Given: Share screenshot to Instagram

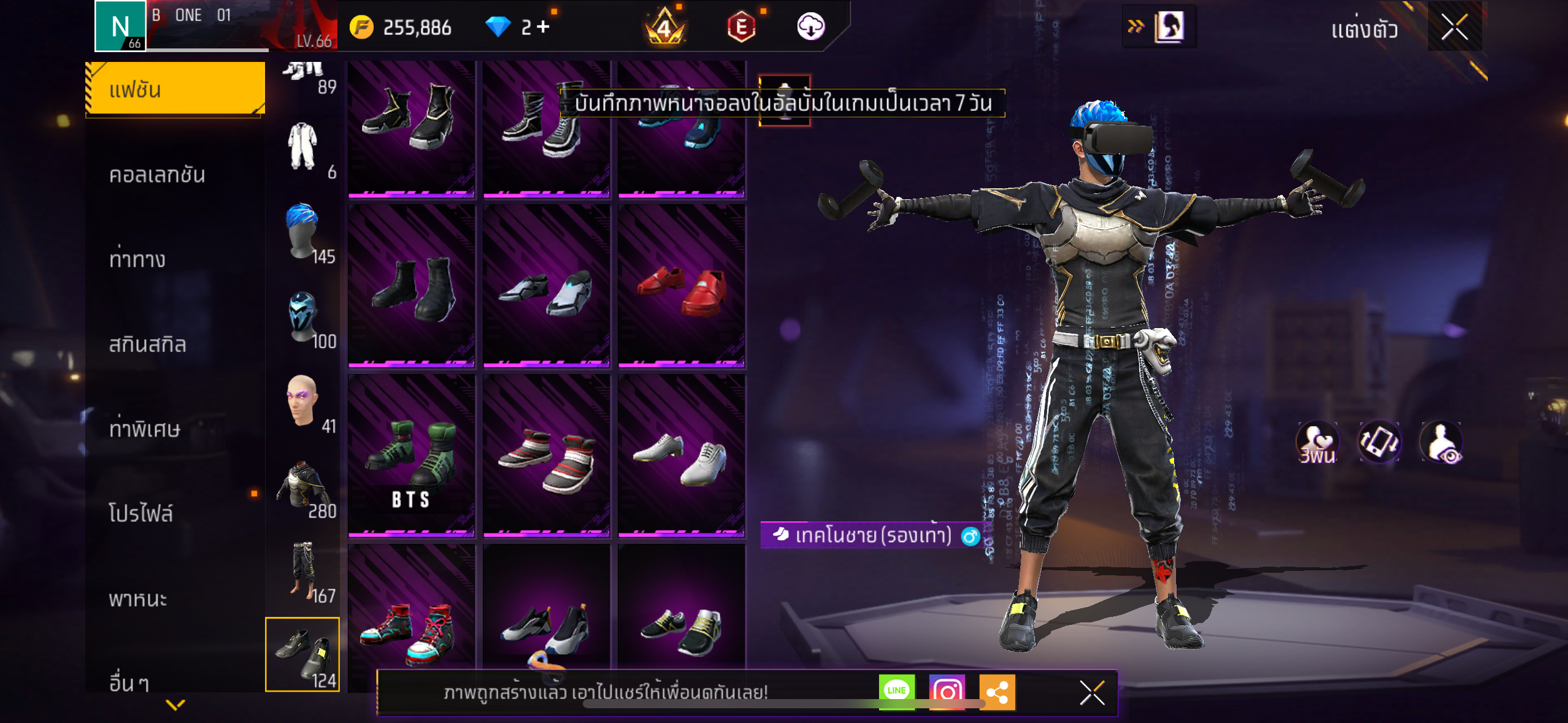Looking at the screenshot, I should coord(947,692).
